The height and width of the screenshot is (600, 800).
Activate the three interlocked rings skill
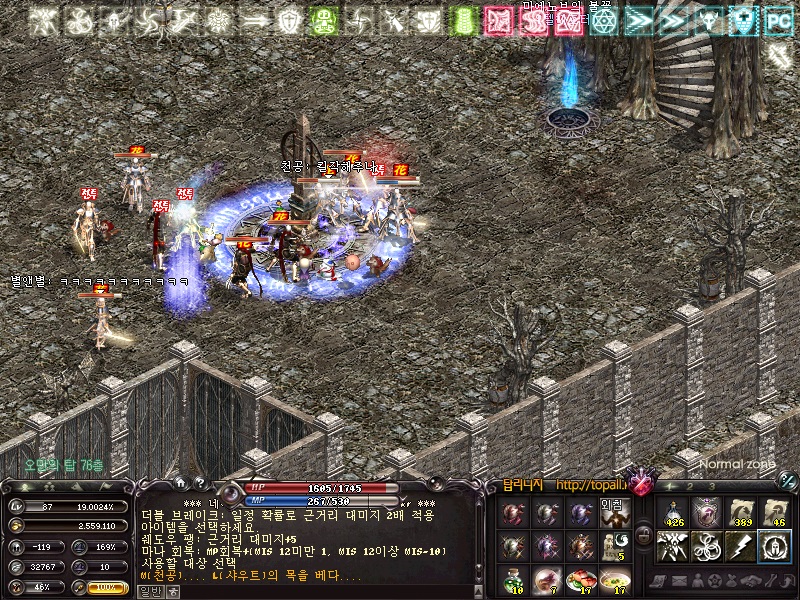coord(707,546)
